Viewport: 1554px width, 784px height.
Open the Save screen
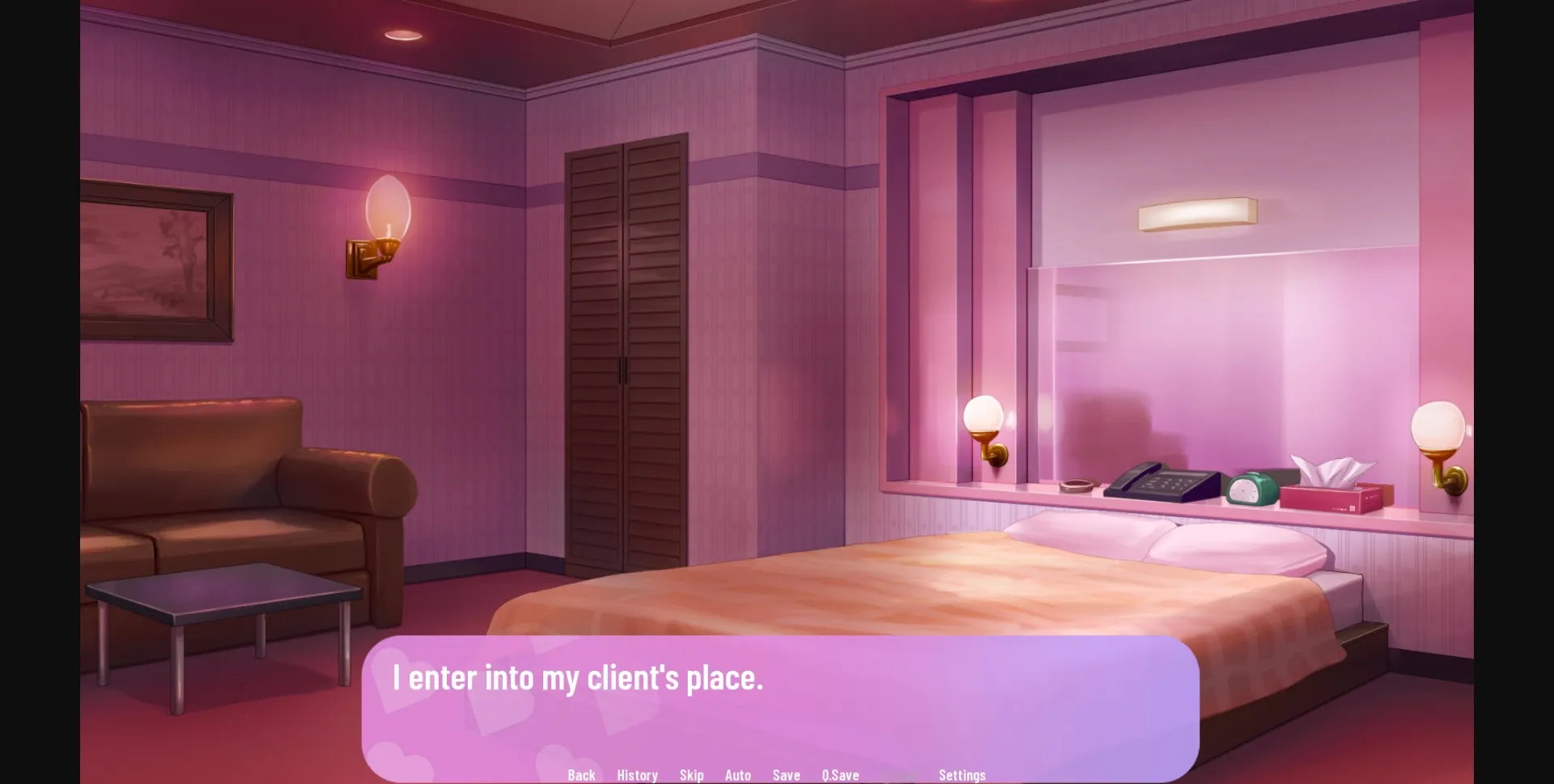pos(786,774)
